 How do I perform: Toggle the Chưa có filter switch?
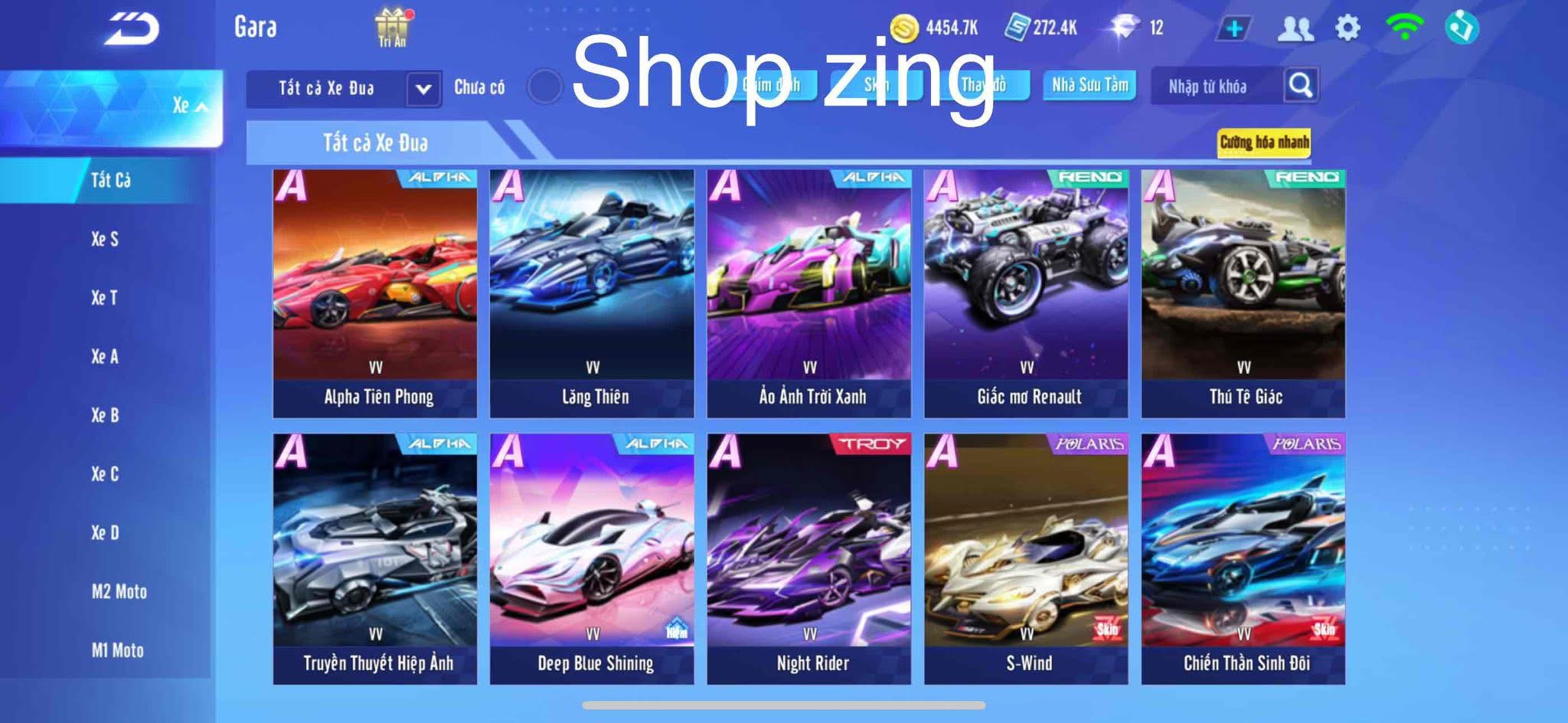pyautogui.click(x=546, y=87)
